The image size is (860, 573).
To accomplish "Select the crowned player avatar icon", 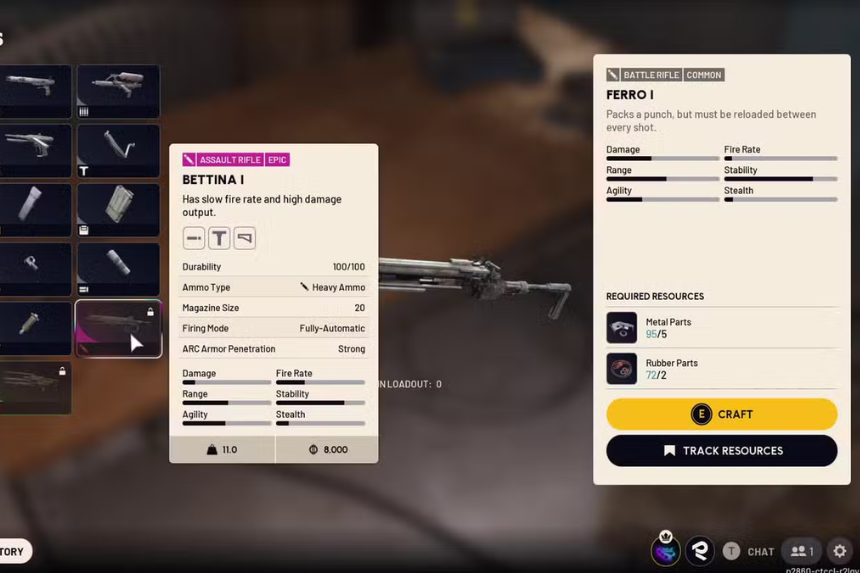I will 665,549.
